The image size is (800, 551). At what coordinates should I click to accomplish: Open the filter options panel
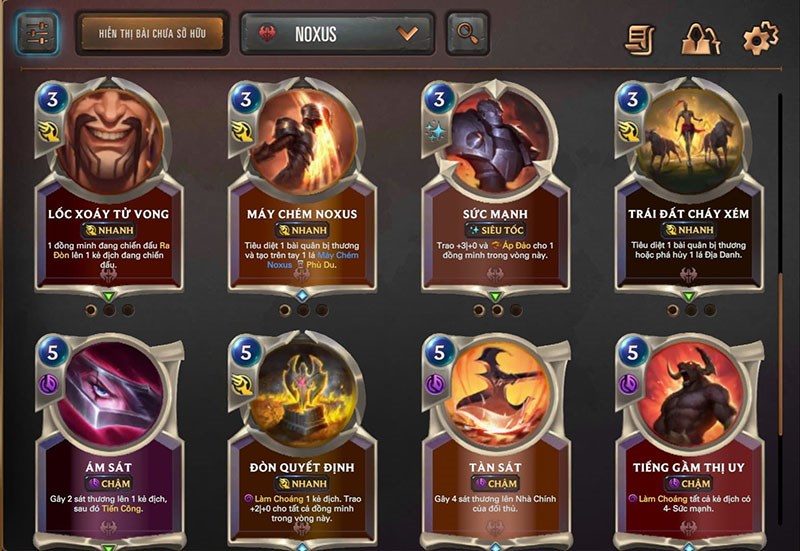click(36, 34)
